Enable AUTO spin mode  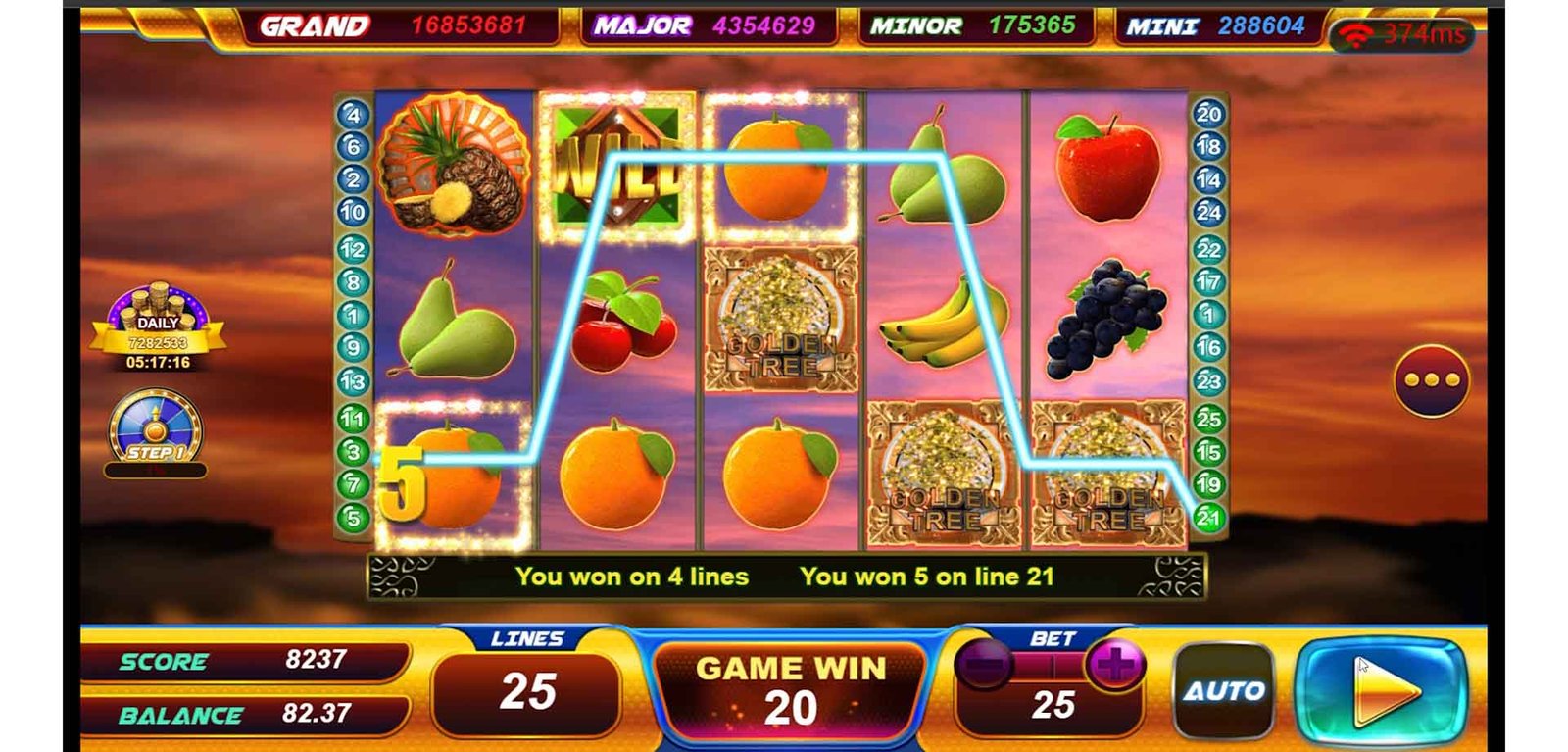(1223, 690)
